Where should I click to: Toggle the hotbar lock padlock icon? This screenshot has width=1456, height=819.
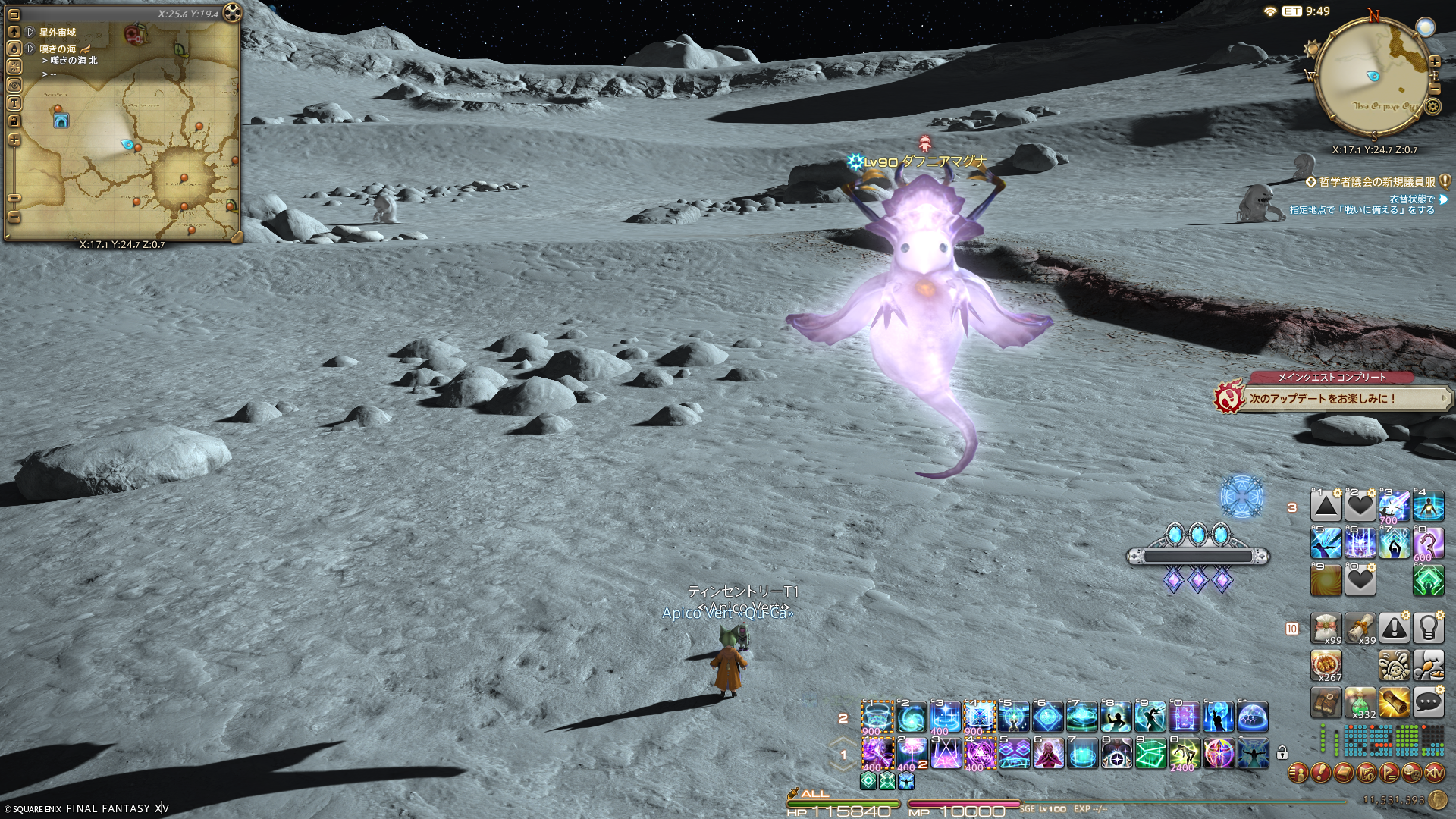click(x=1282, y=753)
